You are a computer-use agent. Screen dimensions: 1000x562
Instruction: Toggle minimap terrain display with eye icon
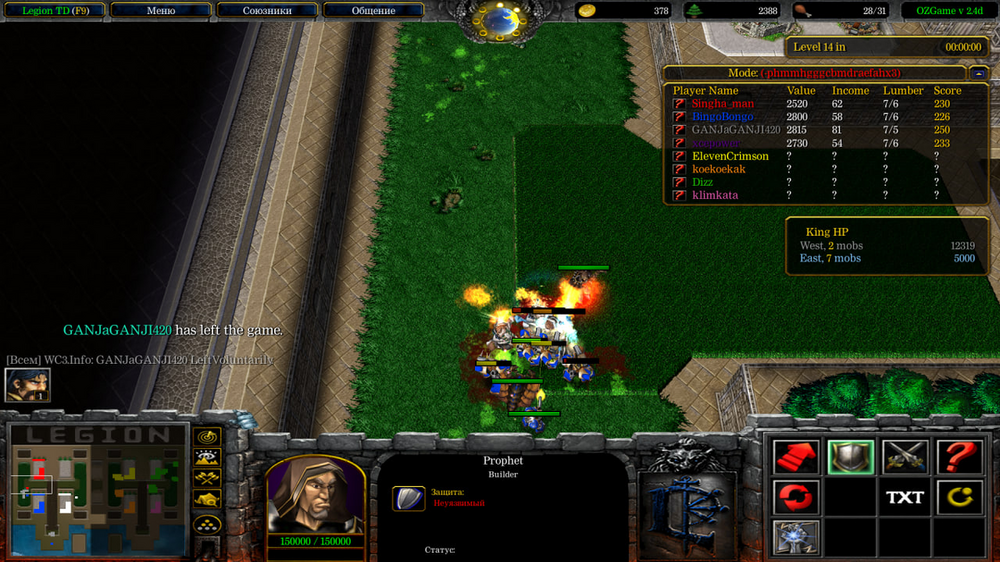coord(207,458)
